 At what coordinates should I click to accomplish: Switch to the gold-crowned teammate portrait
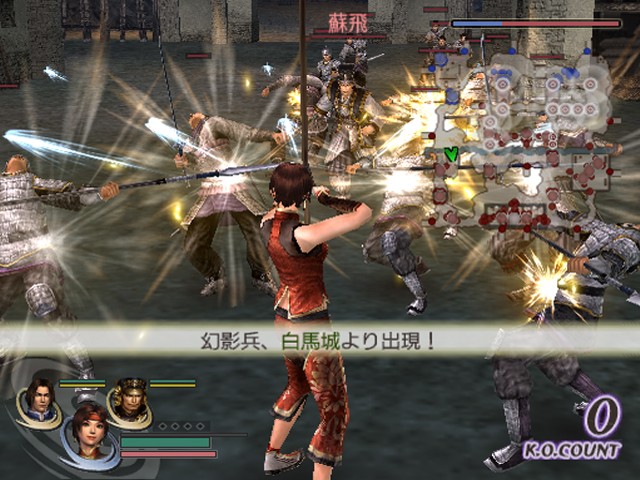point(130,397)
